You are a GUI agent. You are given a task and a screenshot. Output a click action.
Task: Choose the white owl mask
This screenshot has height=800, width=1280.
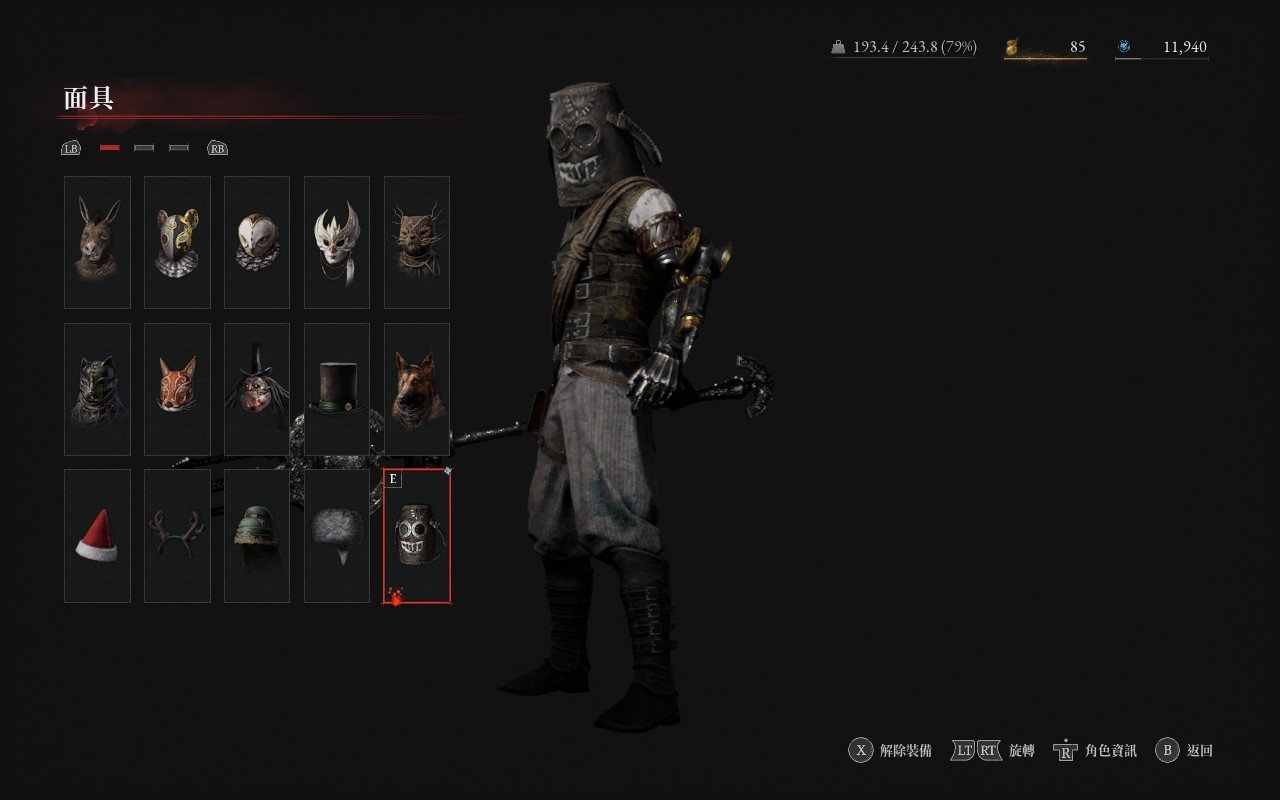257,242
